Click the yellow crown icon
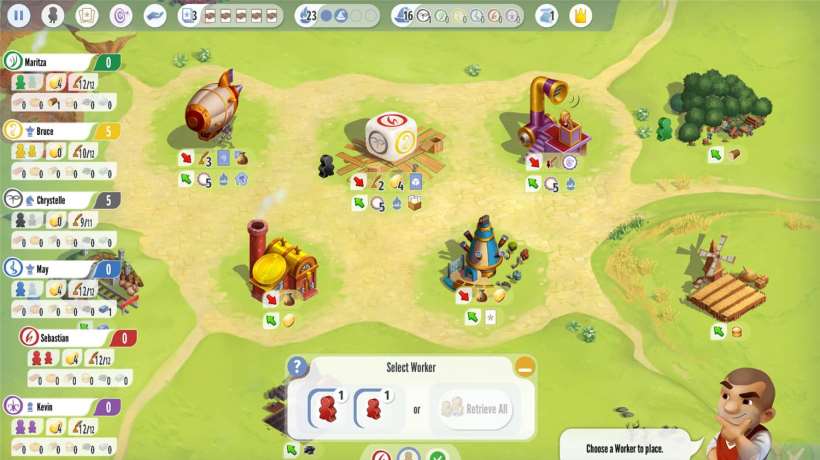The width and height of the screenshot is (820, 460). click(x=580, y=15)
